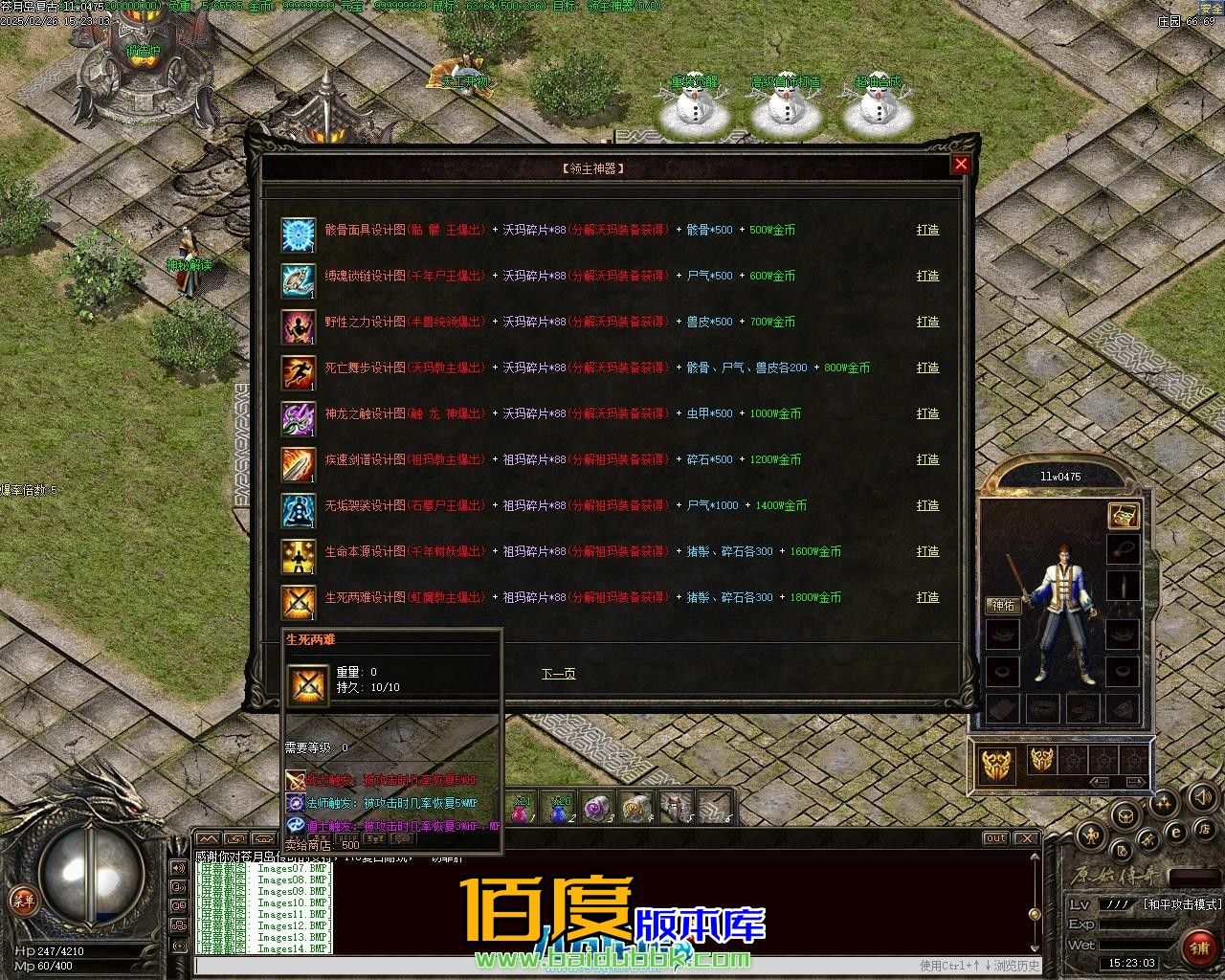Viewport: 1225px width, 980px height.
Task: Close the 领主神器 crafting window
Action: click(x=961, y=165)
